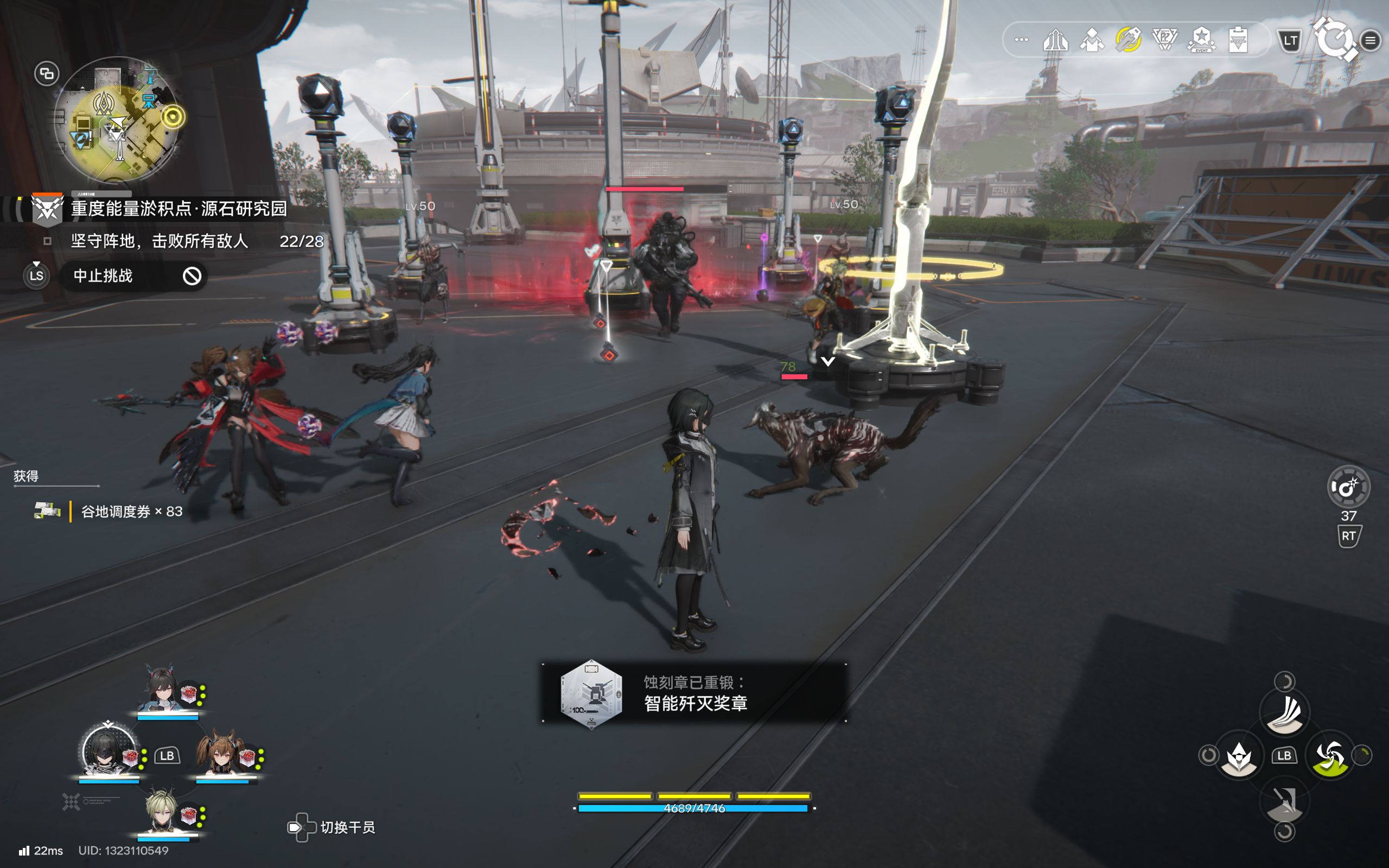Open the clipboard mission list icon

1238,40
